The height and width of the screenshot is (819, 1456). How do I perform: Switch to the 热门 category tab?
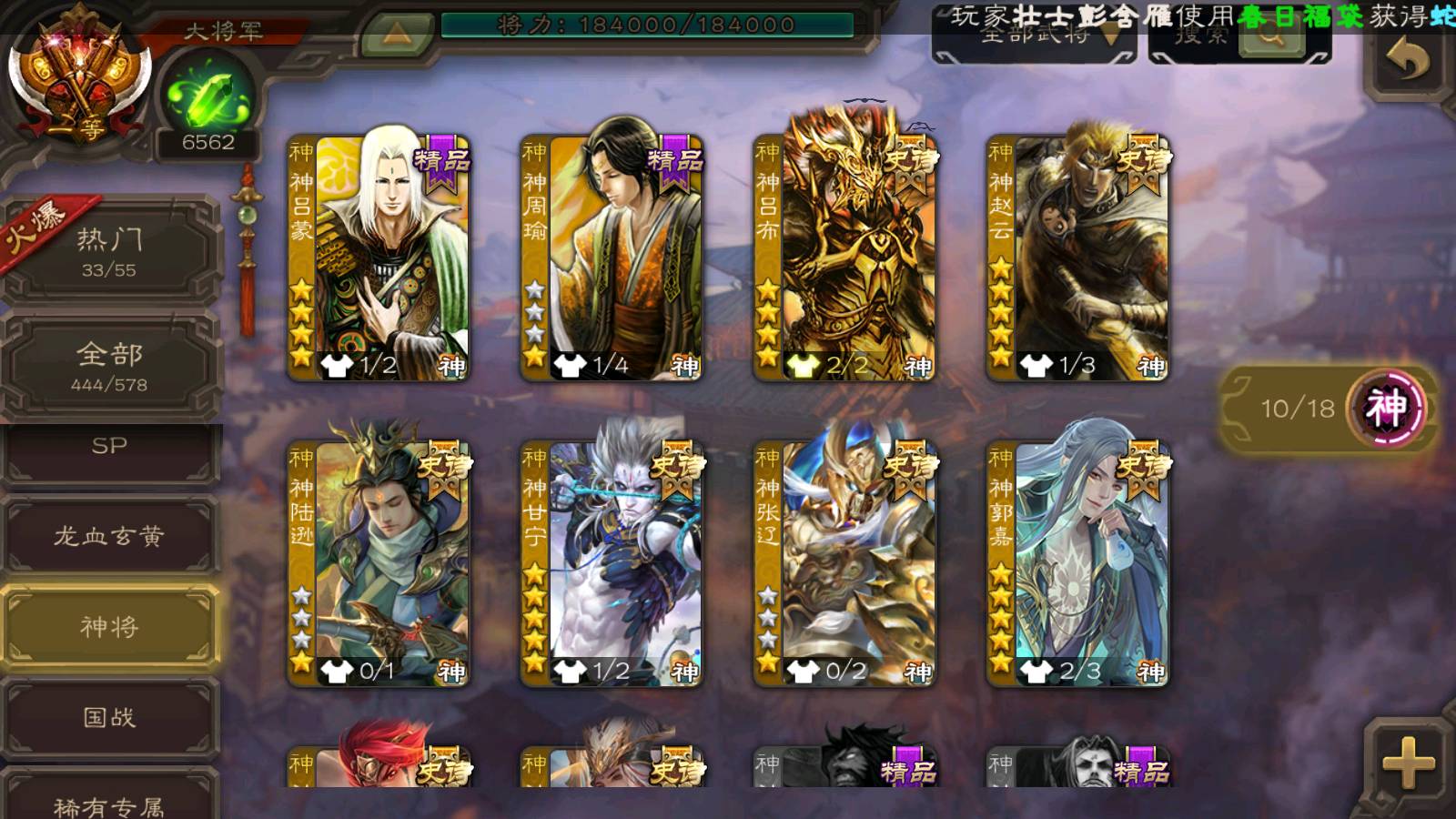point(109,251)
